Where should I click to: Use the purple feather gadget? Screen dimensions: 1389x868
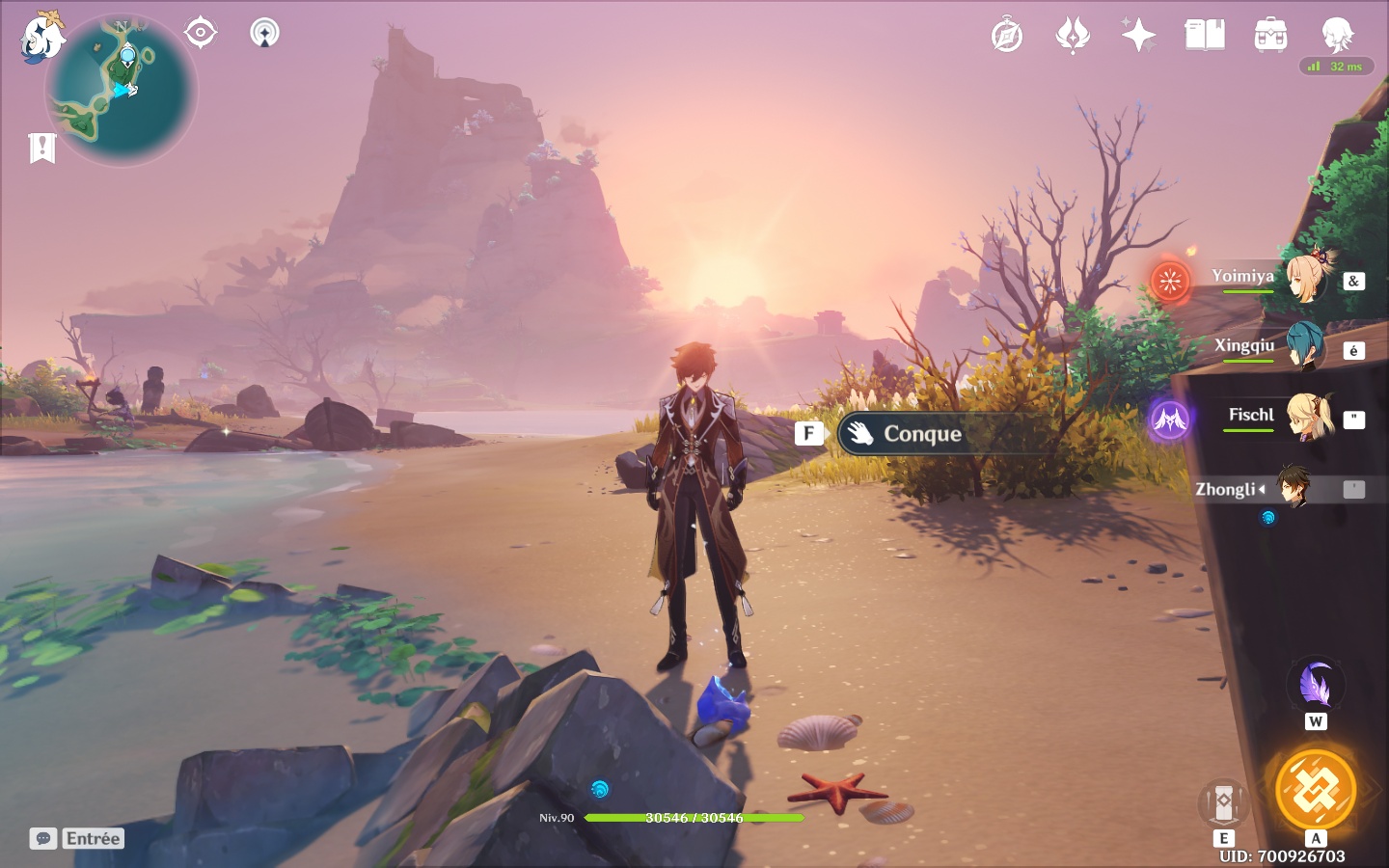pos(1316,685)
